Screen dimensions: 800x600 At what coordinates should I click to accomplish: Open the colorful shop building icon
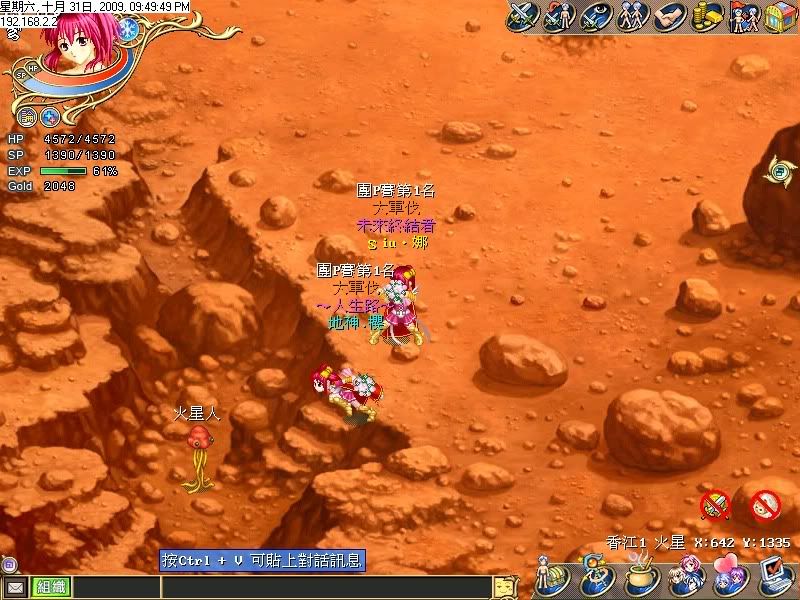tap(779, 17)
